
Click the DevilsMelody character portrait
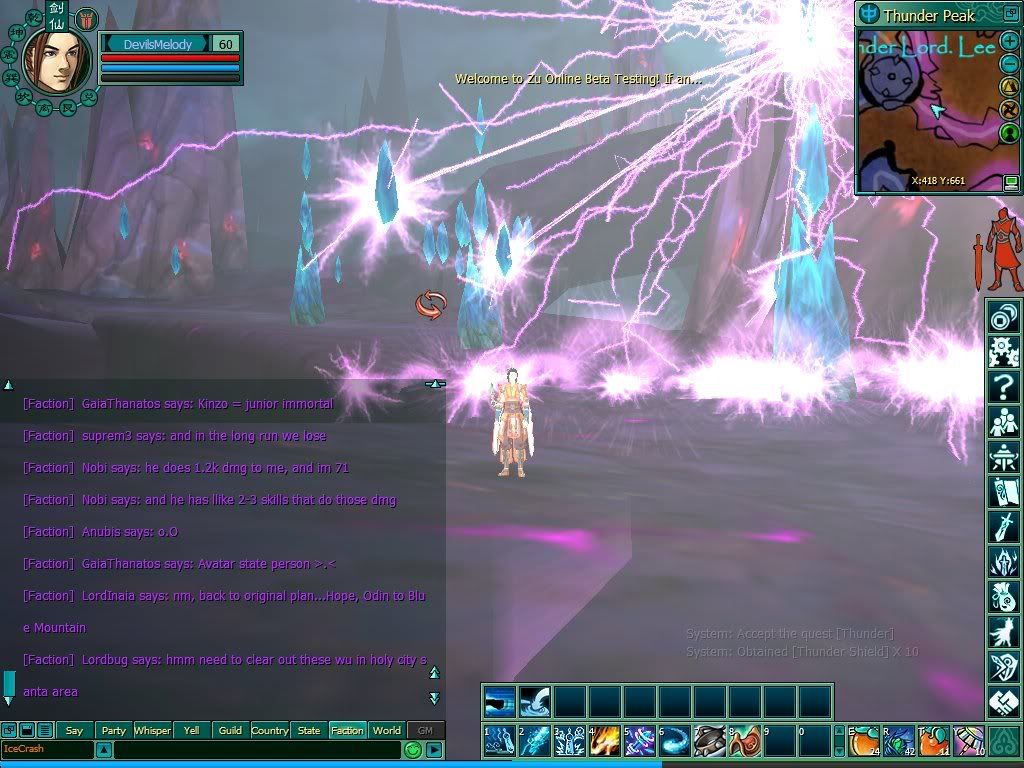[52, 60]
